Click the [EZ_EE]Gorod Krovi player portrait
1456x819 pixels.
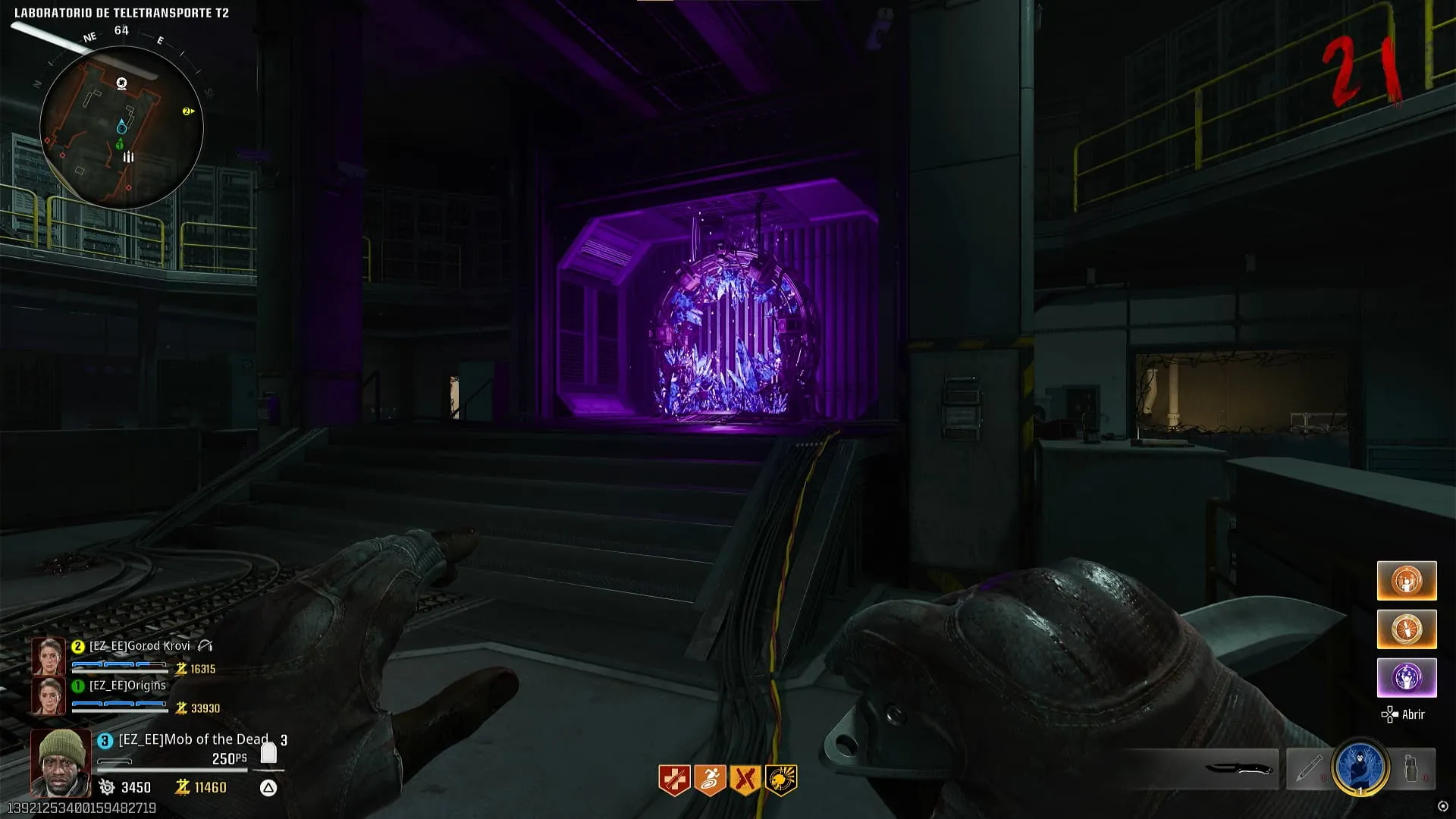(49, 657)
